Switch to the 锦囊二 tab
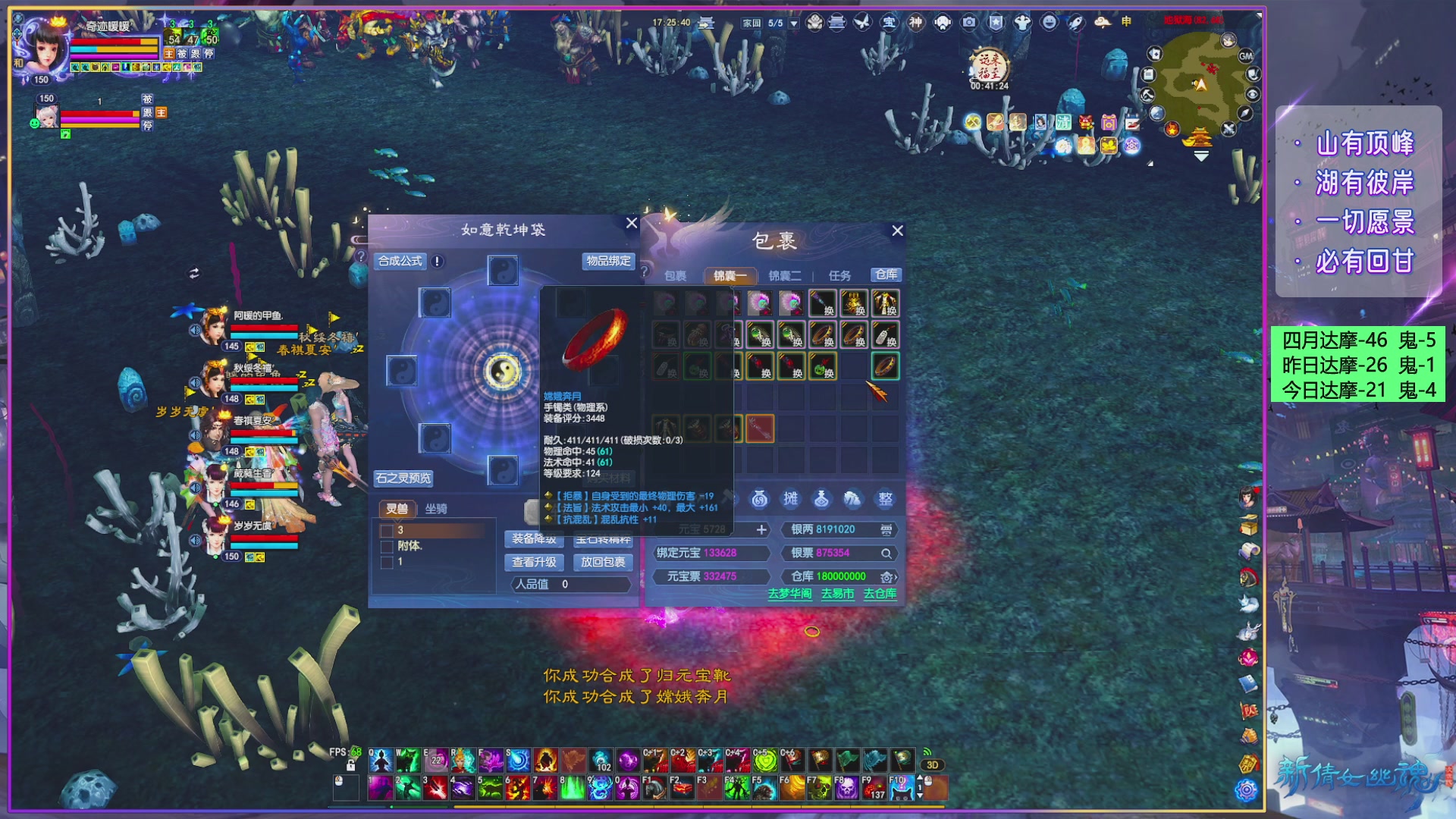This screenshot has width=1456, height=819. click(785, 275)
